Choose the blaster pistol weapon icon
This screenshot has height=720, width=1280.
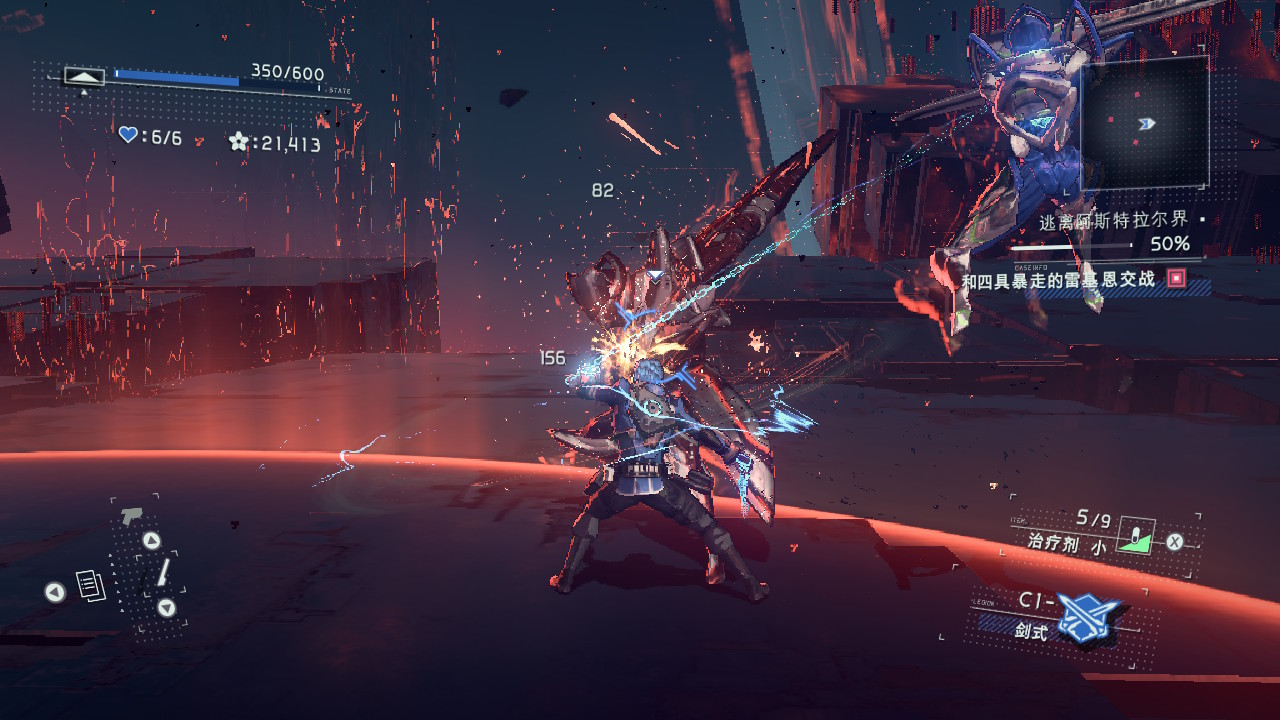[131, 516]
